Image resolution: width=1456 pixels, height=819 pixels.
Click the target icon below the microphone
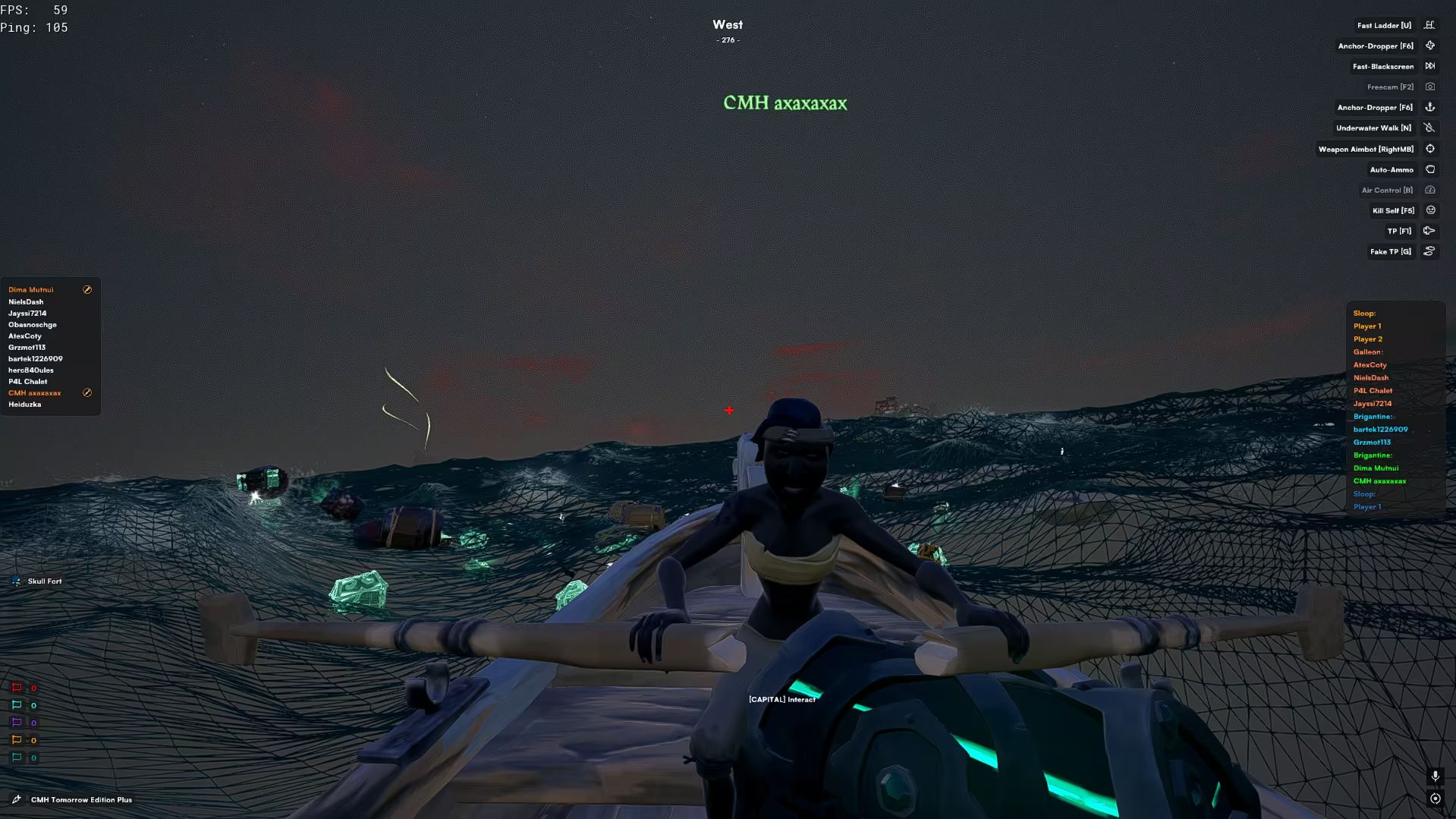click(x=1435, y=799)
